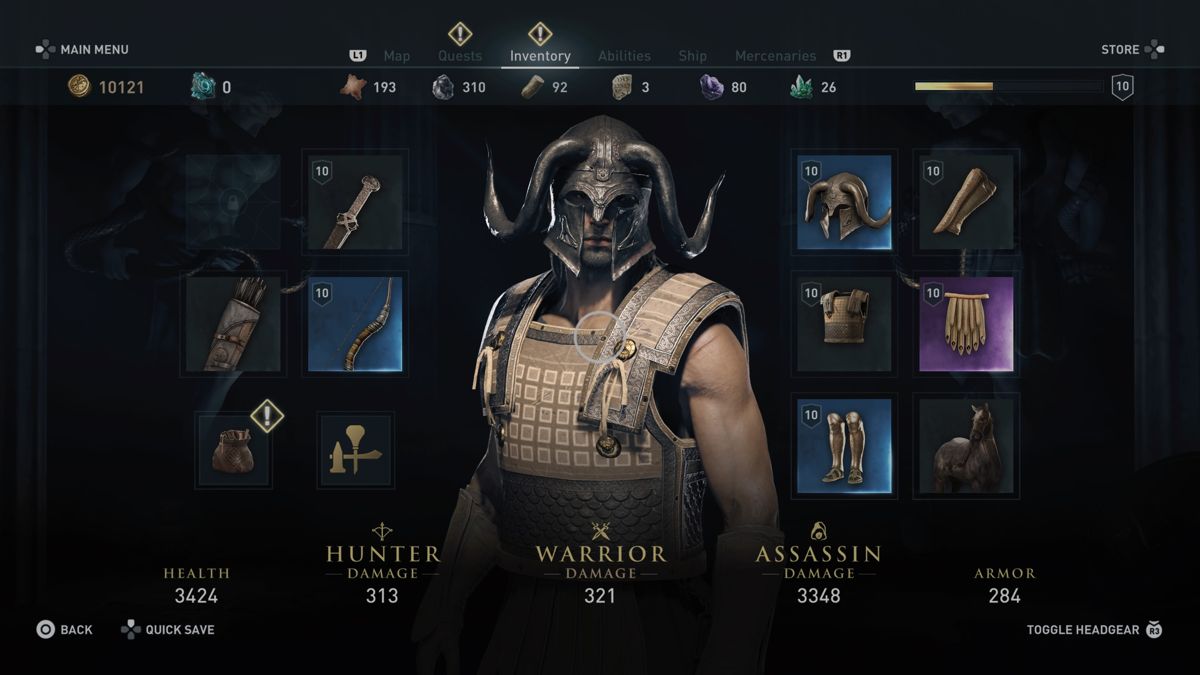Image resolution: width=1200 pixels, height=675 pixels.
Task: Switch to the Quests tab
Action: [460, 56]
